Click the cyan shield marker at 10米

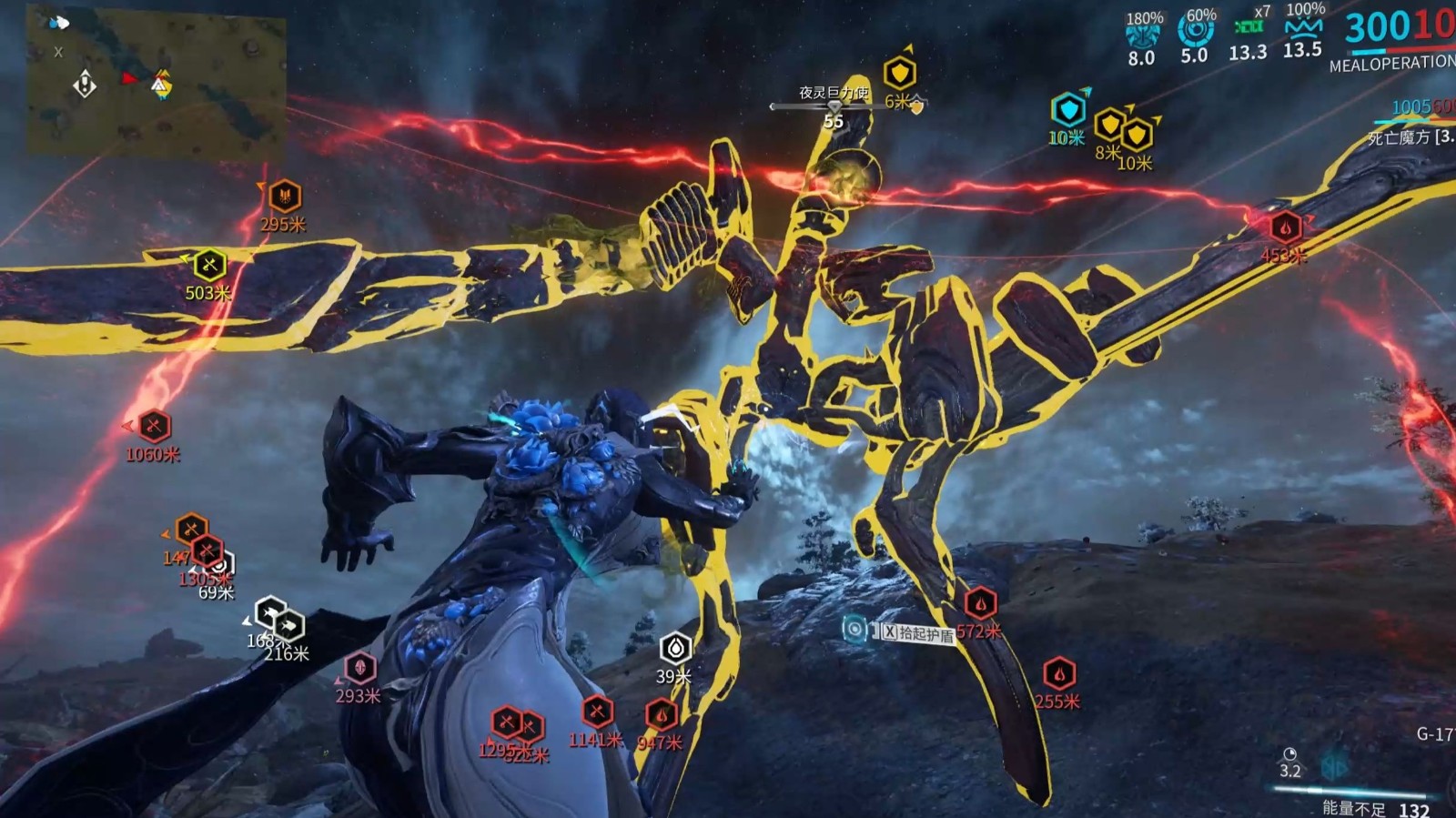coord(1067,110)
